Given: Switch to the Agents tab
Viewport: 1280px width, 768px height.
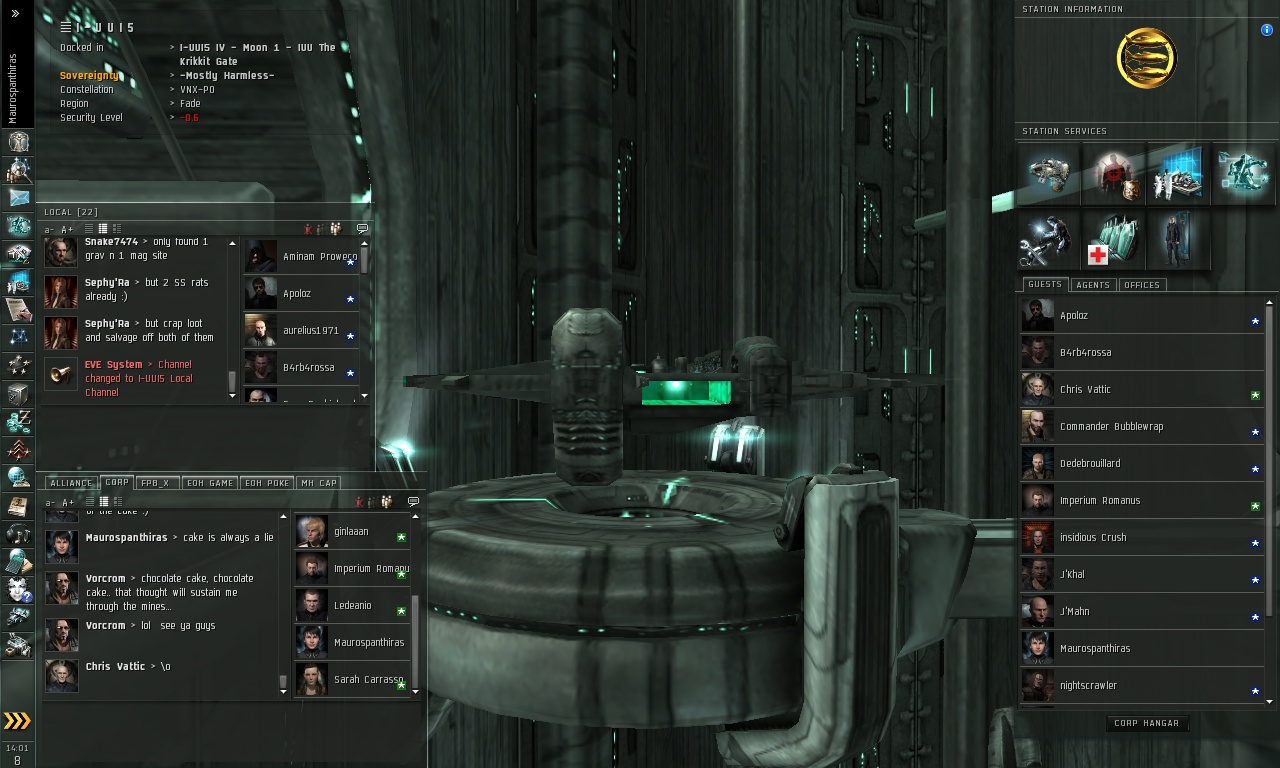Looking at the screenshot, I should (1092, 285).
